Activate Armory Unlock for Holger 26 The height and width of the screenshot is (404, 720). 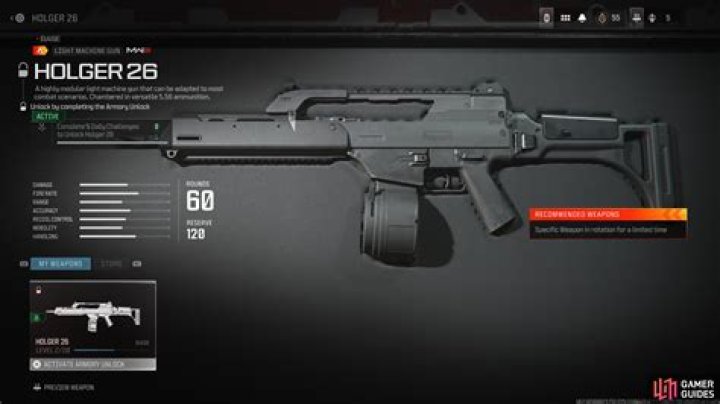[x=94, y=365]
